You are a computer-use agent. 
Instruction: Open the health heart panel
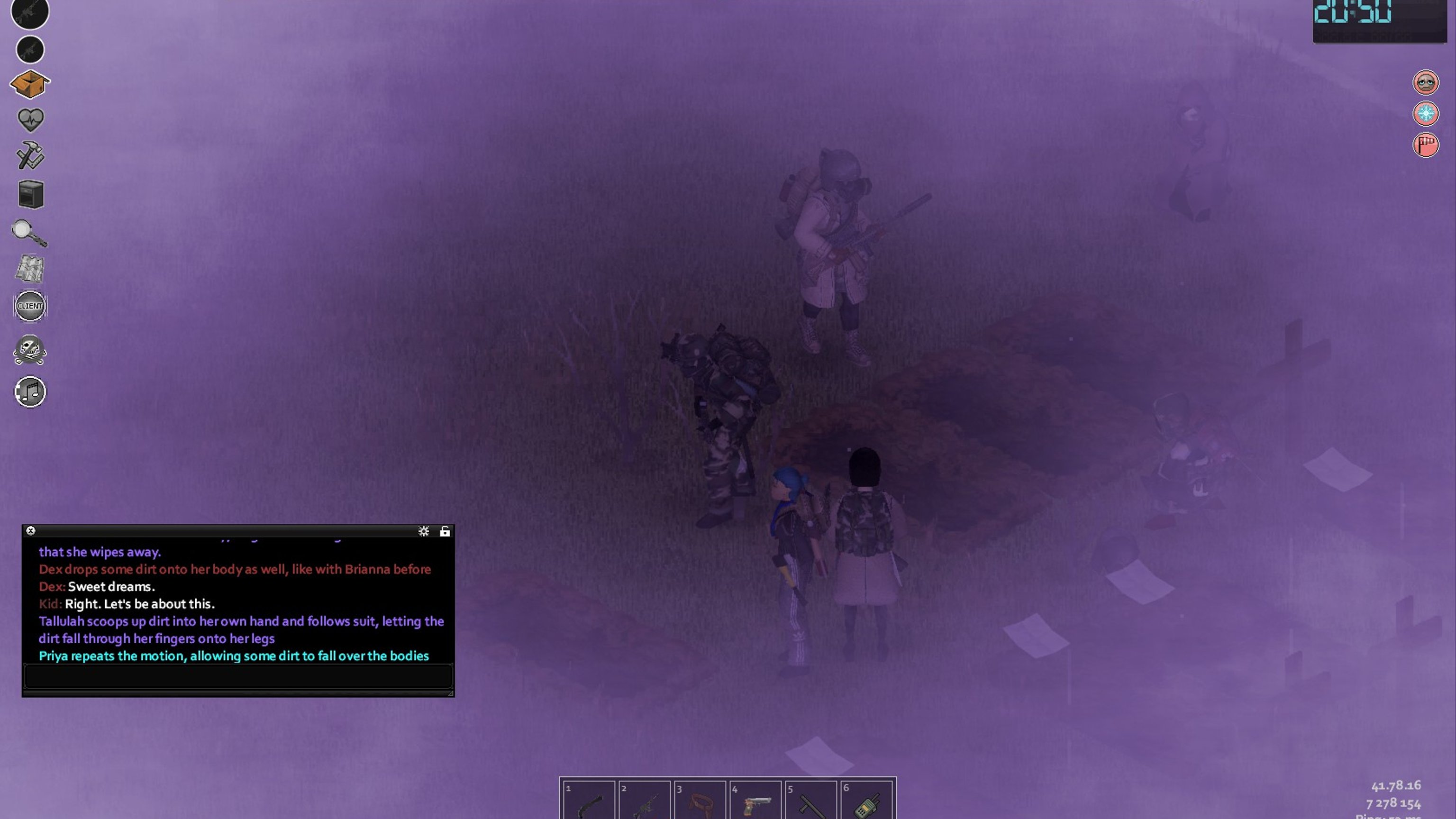click(30, 120)
